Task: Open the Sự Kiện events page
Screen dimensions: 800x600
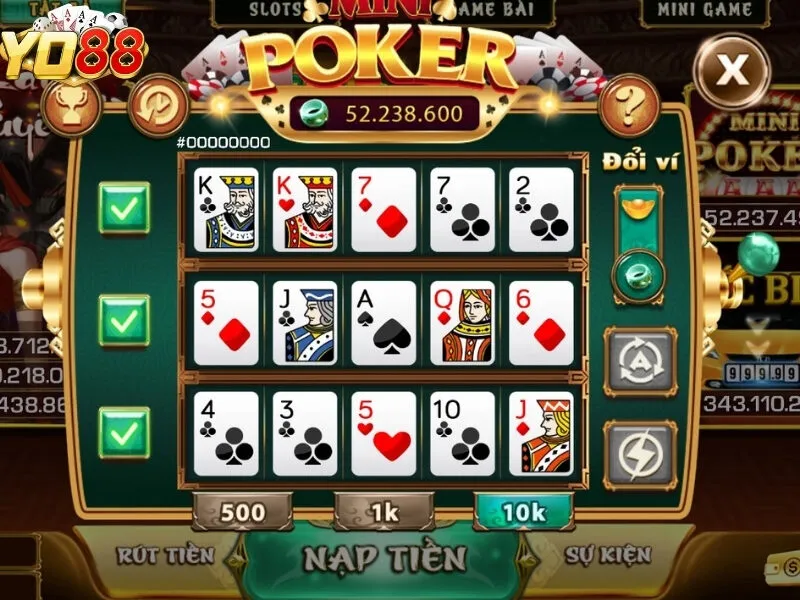Action: click(608, 555)
